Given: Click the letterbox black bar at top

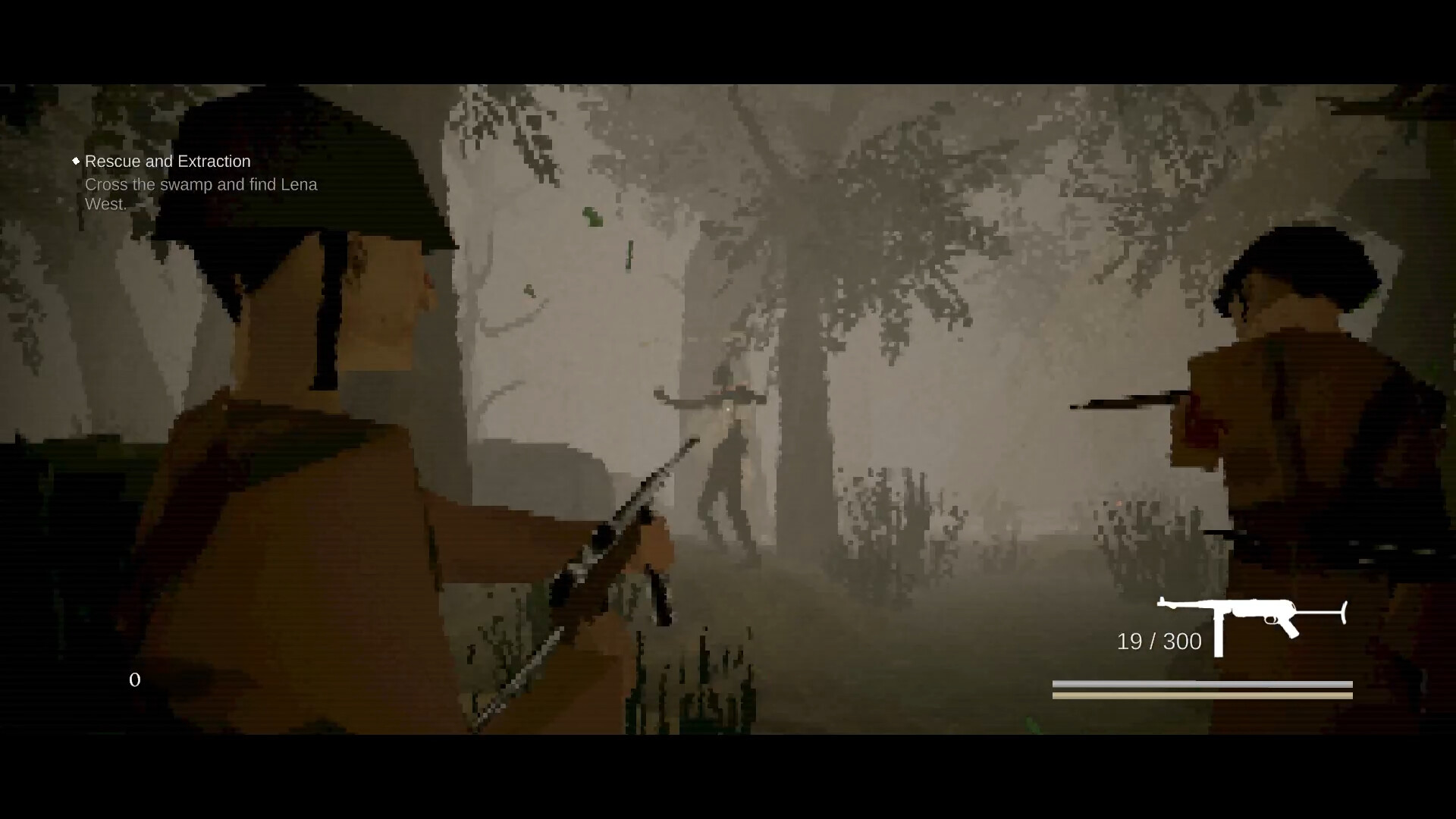Looking at the screenshot, I should point(728,38).
